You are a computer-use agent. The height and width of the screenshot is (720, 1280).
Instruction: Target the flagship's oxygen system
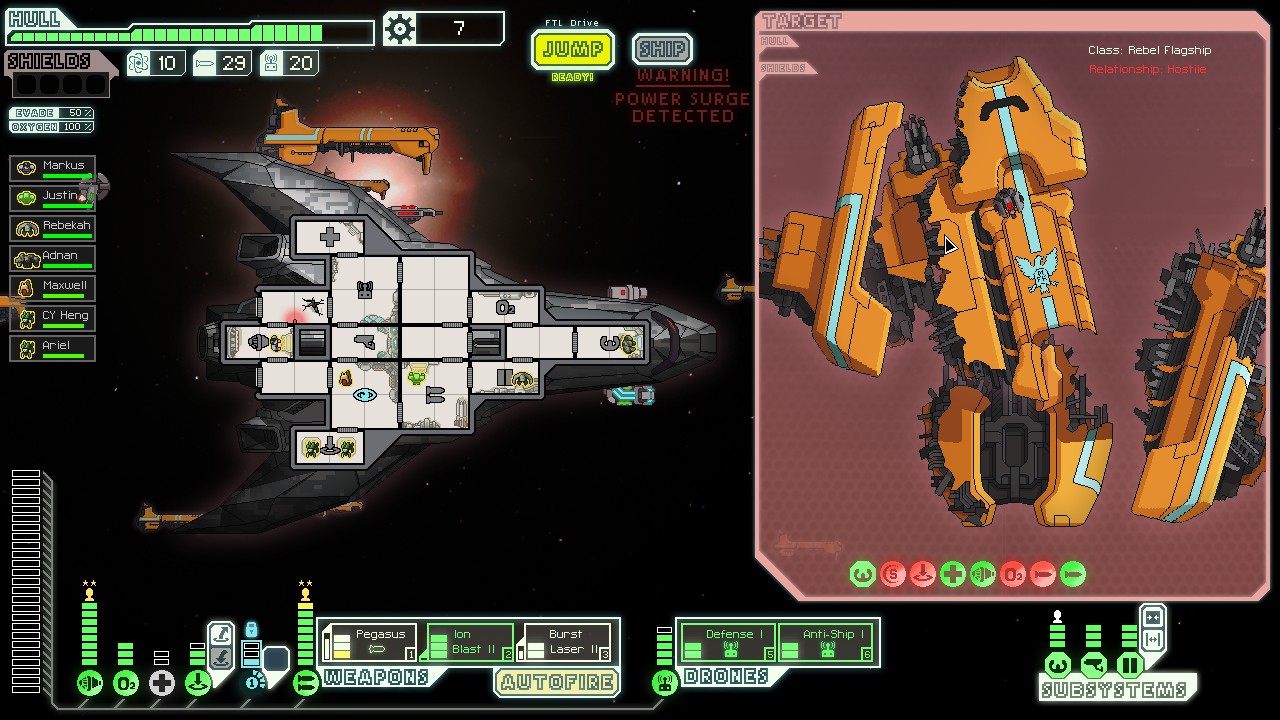[x=1012, y=574]
